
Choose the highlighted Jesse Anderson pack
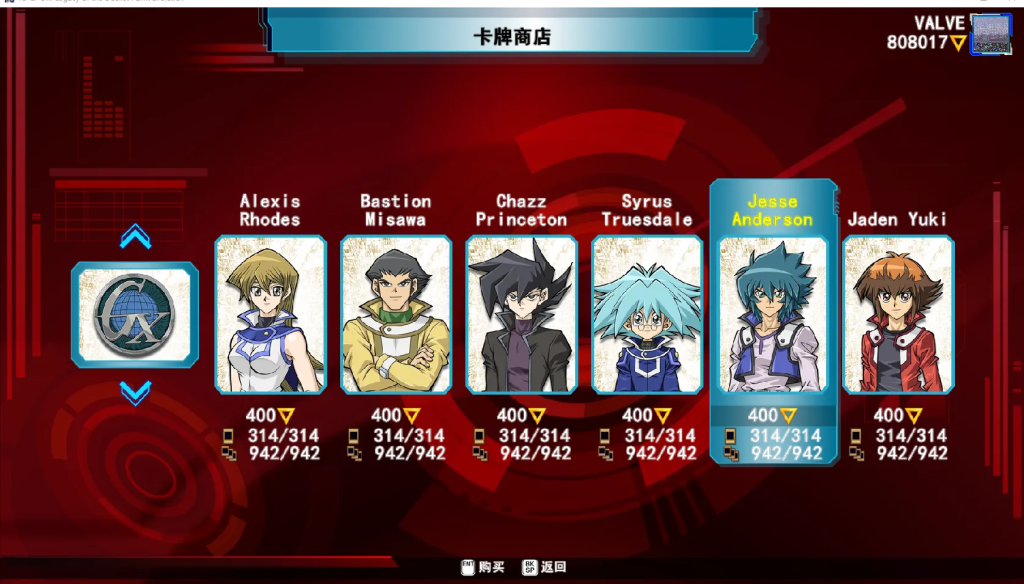pos(773,315)
